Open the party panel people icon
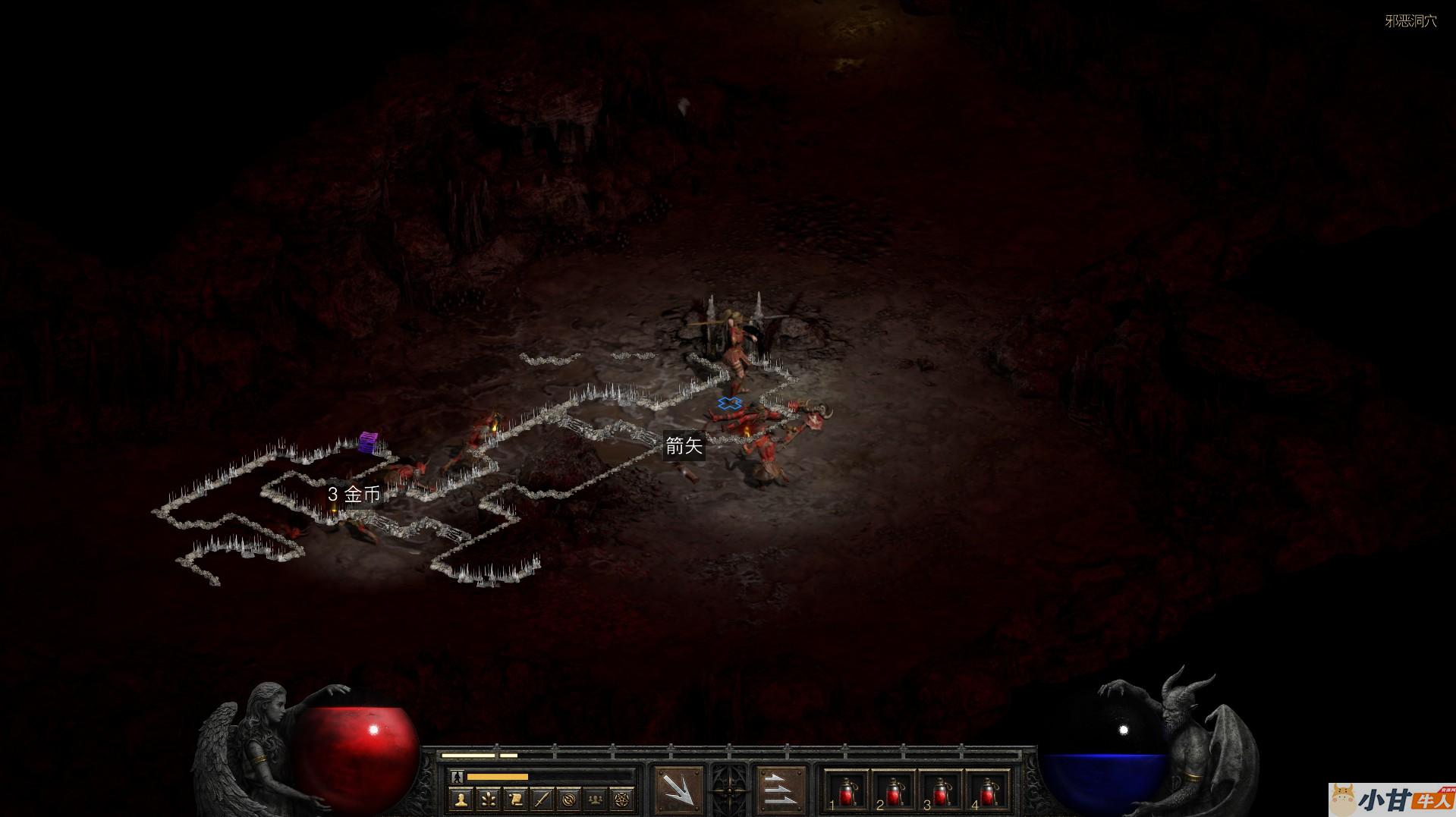This screenshot has height=817, width=1456. click(596, 798)
